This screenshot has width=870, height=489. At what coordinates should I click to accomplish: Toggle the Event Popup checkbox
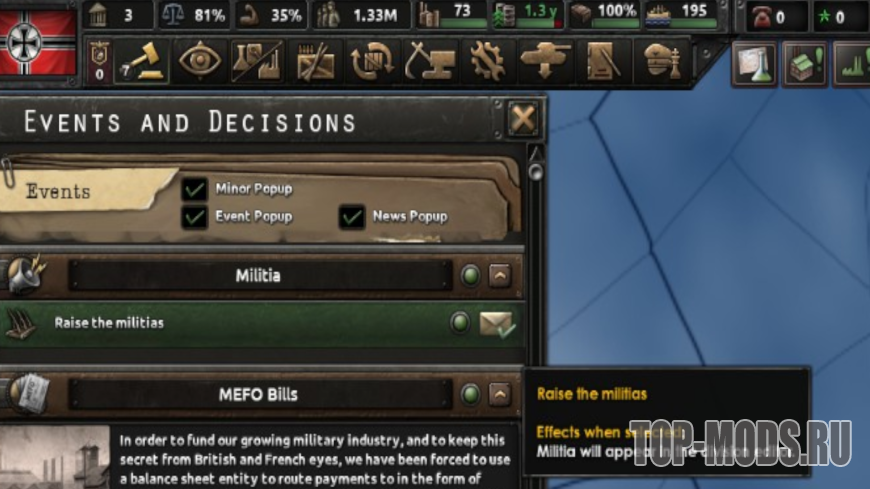195,216
